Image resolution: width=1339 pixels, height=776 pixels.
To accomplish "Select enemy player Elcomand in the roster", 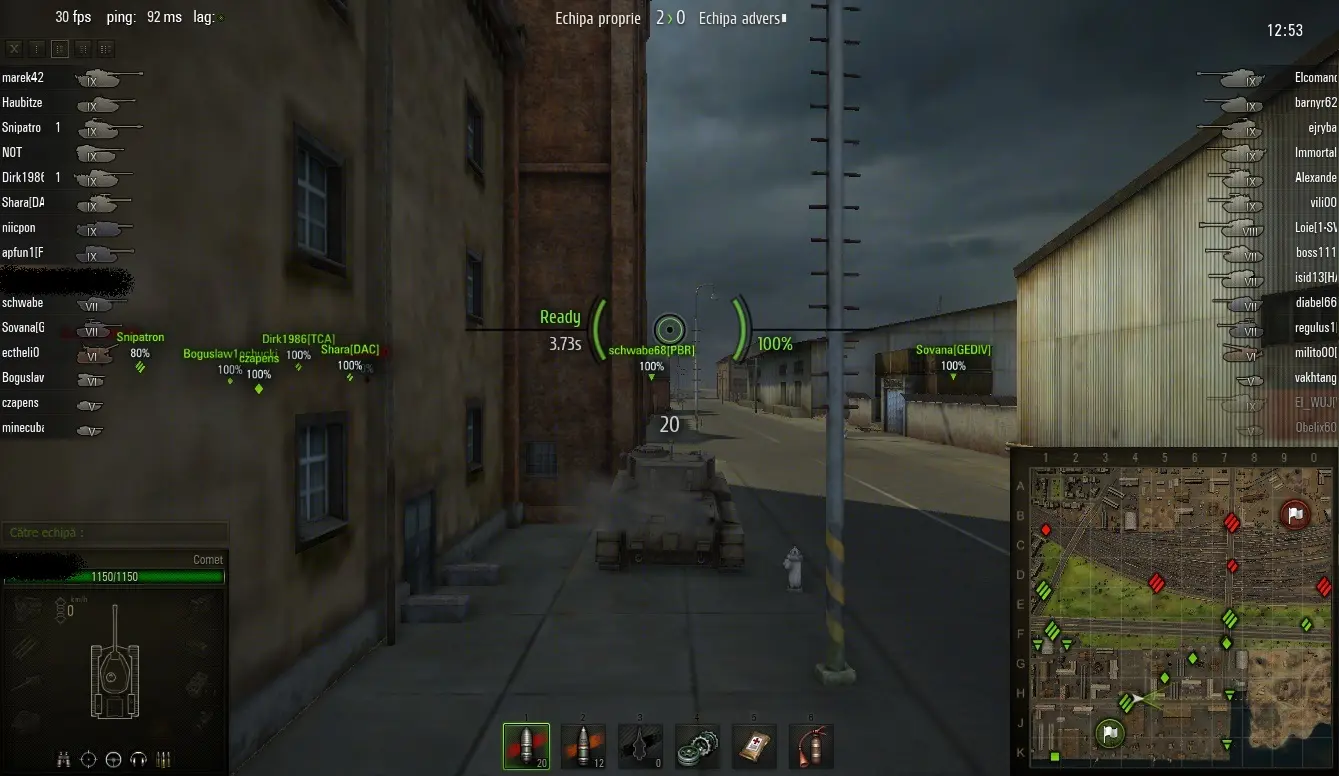I will (x=1314, y=77).
